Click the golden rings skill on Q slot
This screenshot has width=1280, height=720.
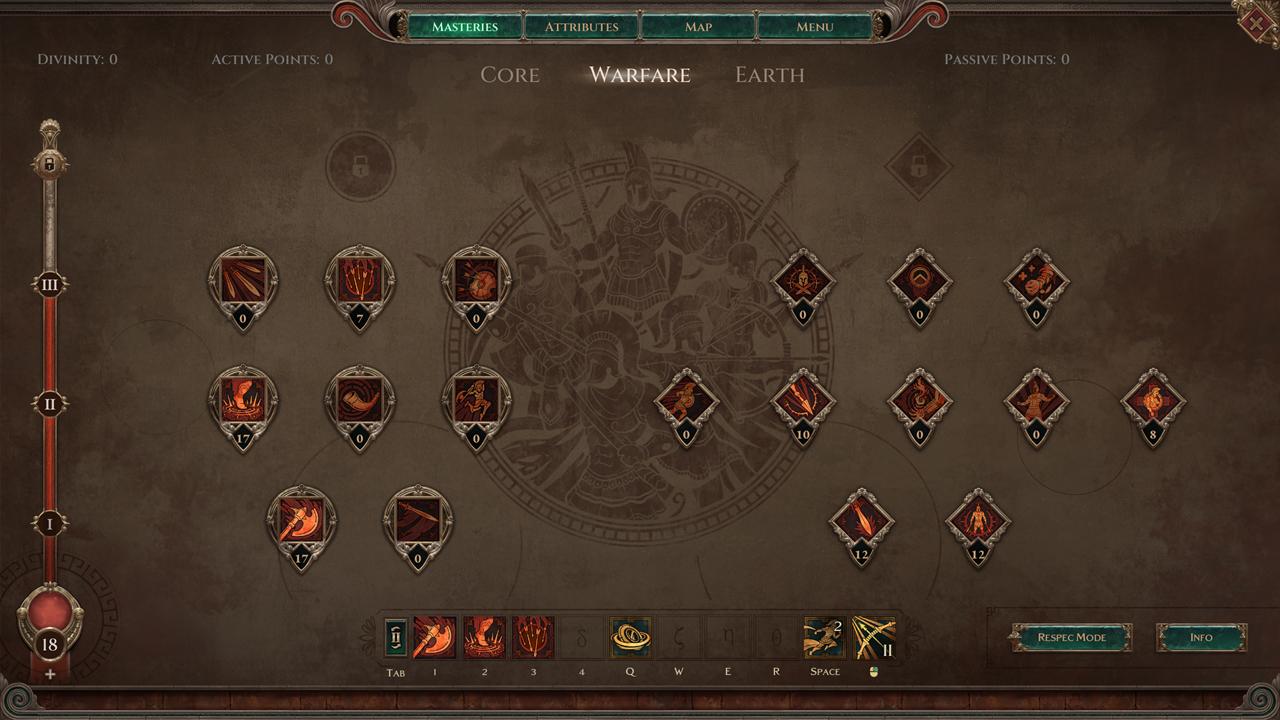pyautogui.click(x=630, y=637)
